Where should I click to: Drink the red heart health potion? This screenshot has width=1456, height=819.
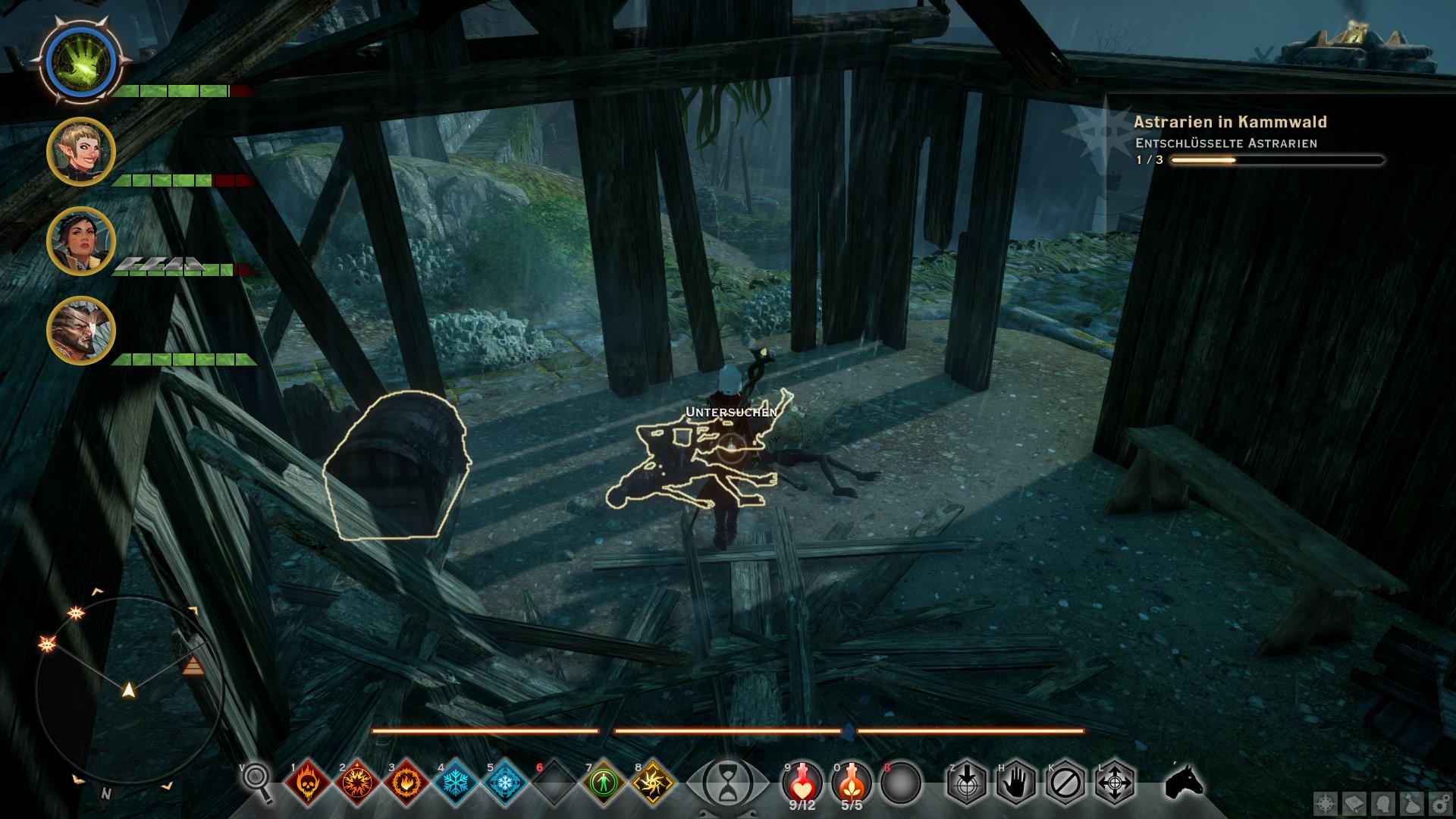click(x=802, y=781)
